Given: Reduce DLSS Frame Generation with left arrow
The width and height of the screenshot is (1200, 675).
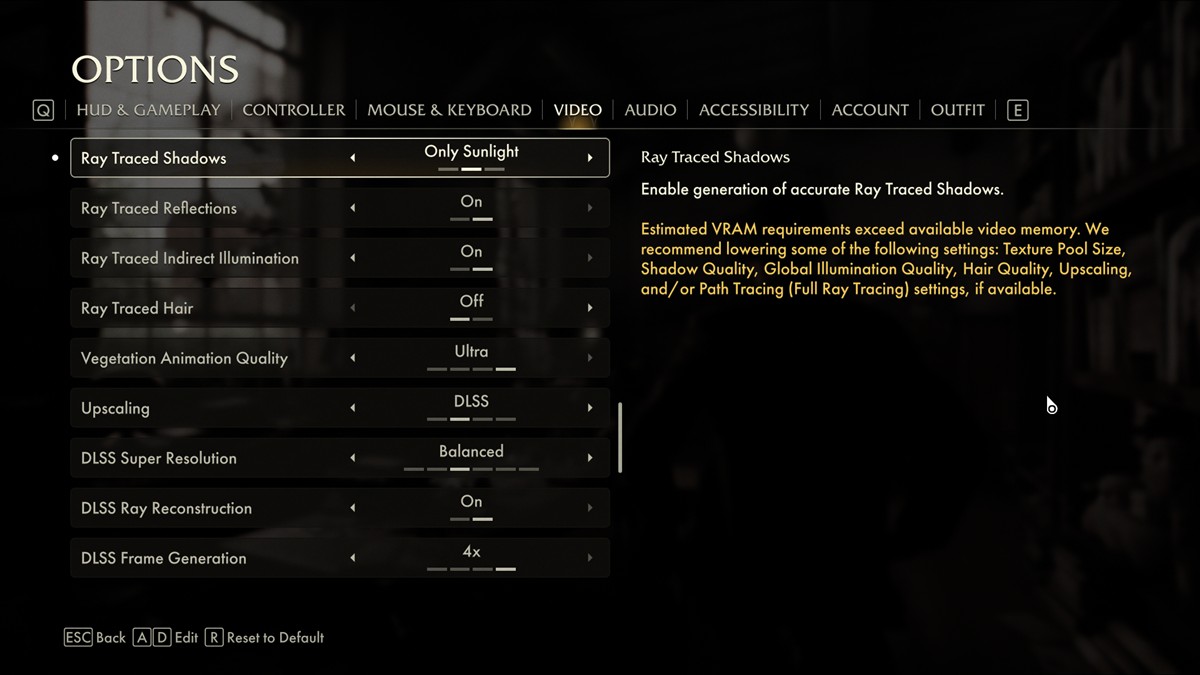Looking at the screenshot, I should point(352,558).
